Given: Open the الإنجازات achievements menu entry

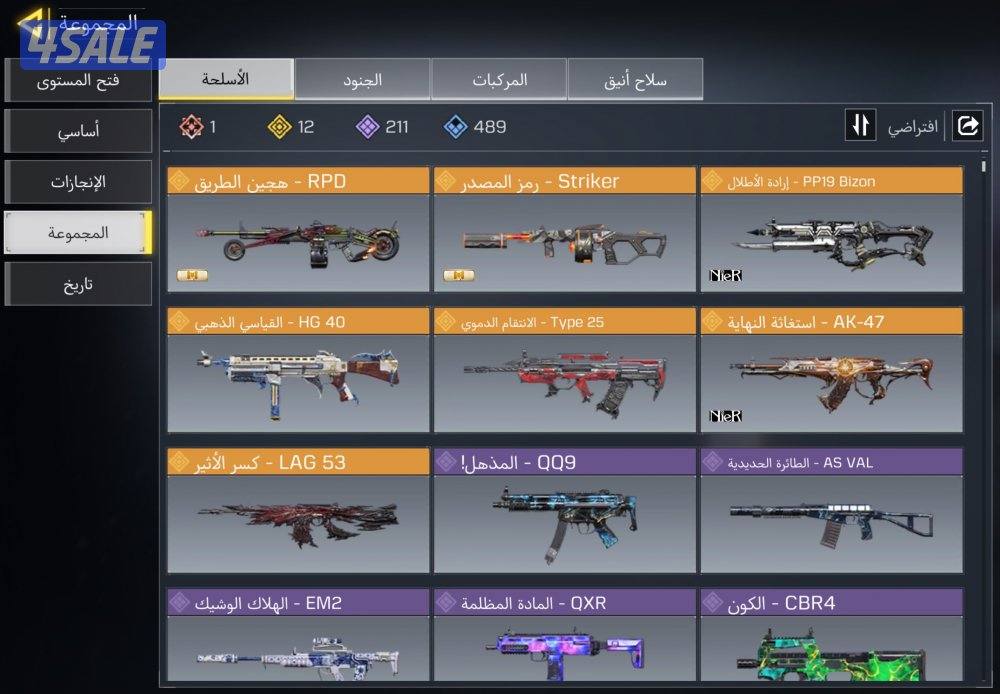Looking at the screenshot, I should point(78,182).
